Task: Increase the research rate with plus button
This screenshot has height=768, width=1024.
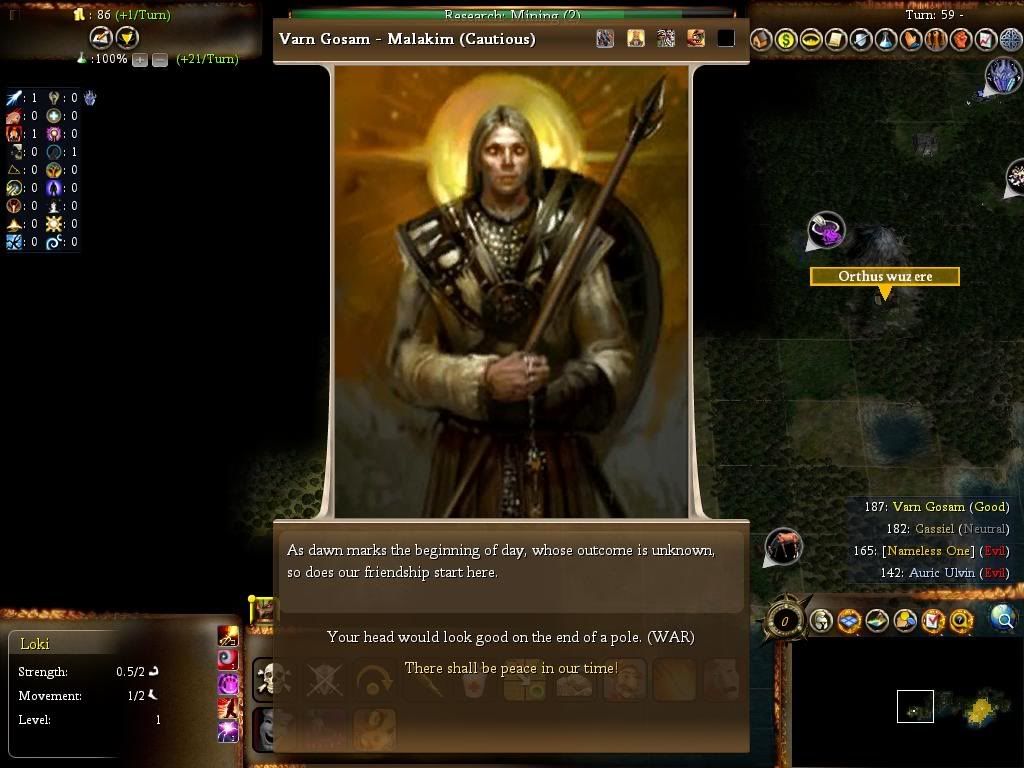Action: click(x=140, y=60)
